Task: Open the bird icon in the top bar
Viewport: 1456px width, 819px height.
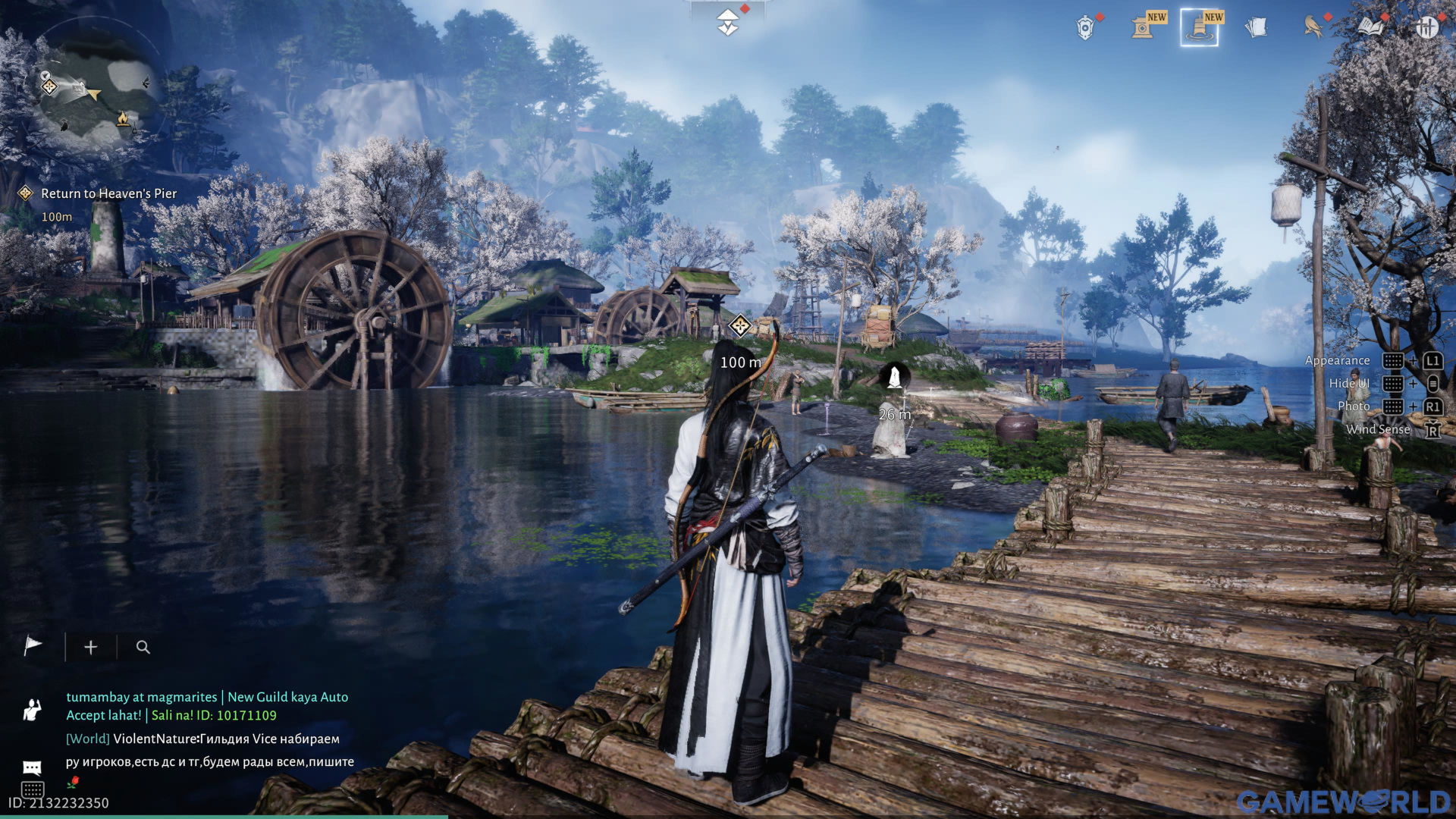Action: (1313, 27)
